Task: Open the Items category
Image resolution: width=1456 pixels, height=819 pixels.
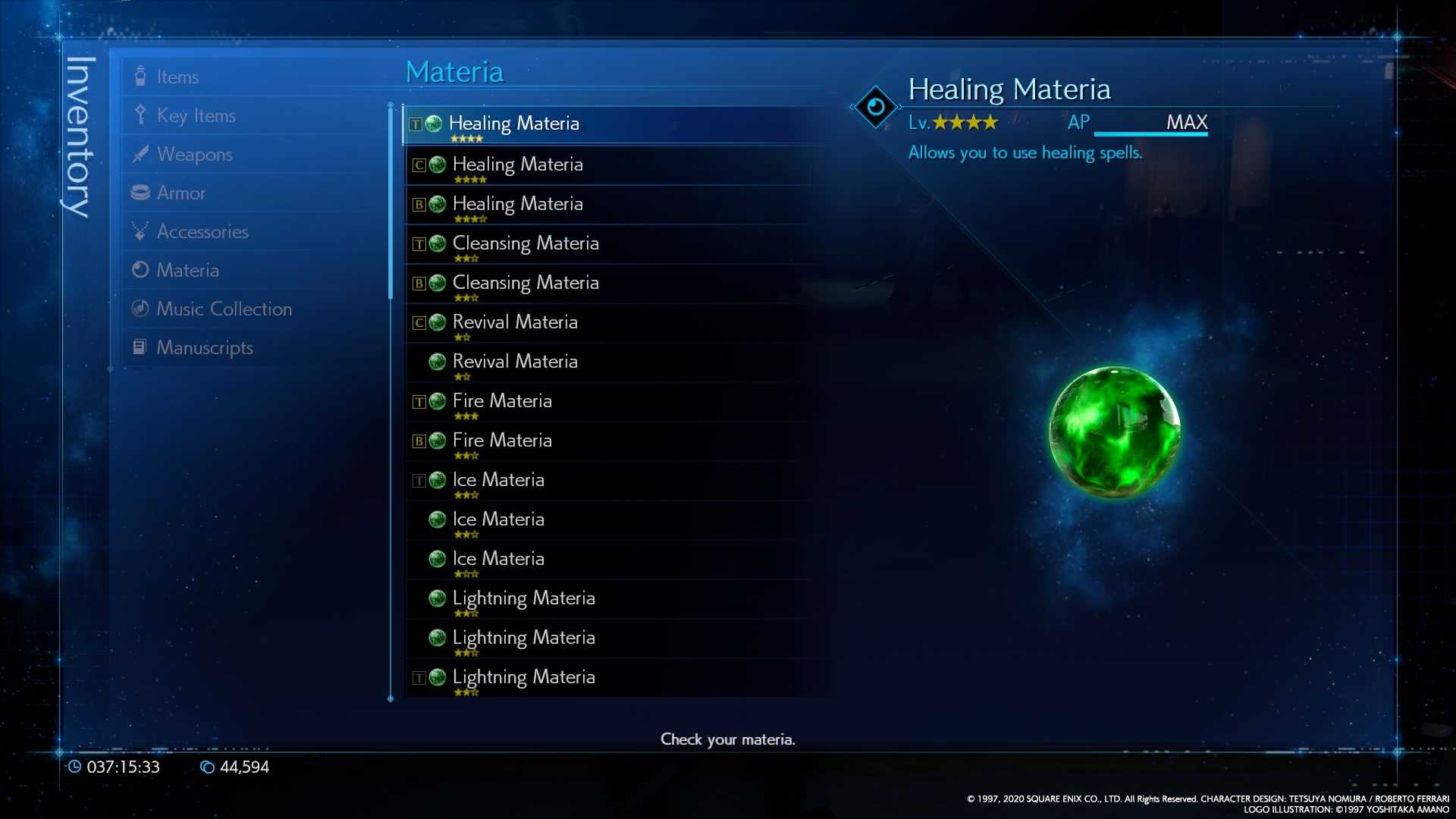Action: coord(177,77)
